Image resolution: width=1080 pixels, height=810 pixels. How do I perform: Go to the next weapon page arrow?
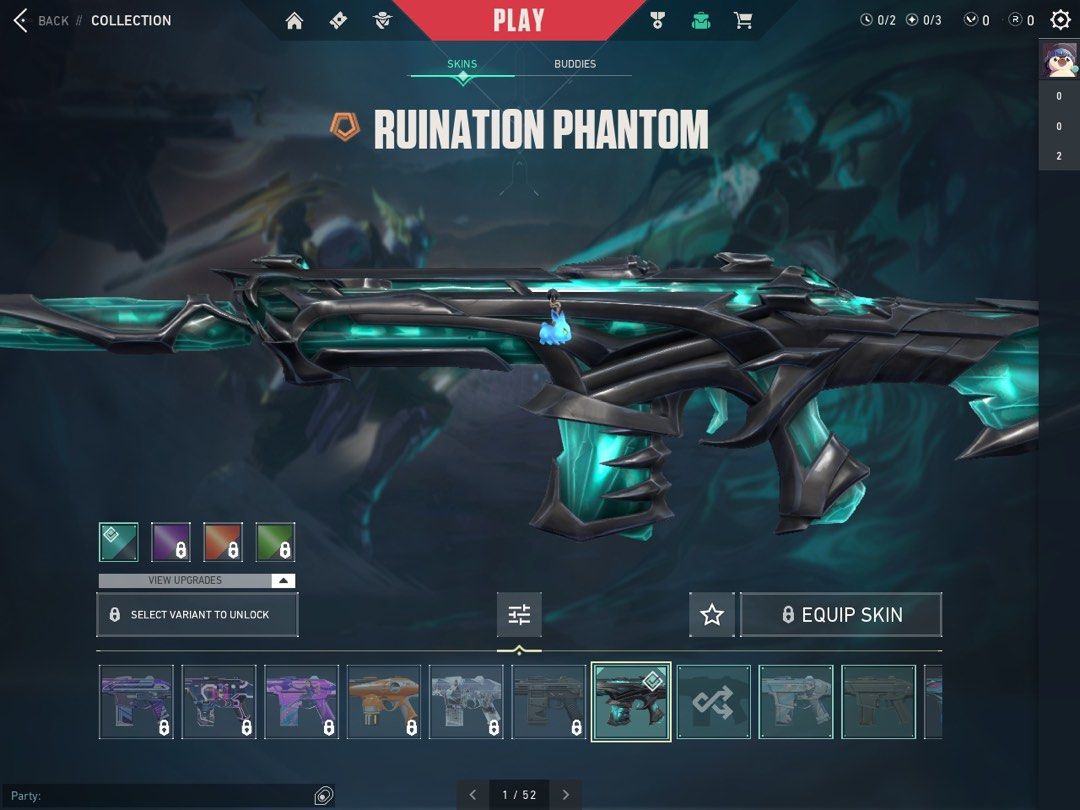click(x=565, y=795)
